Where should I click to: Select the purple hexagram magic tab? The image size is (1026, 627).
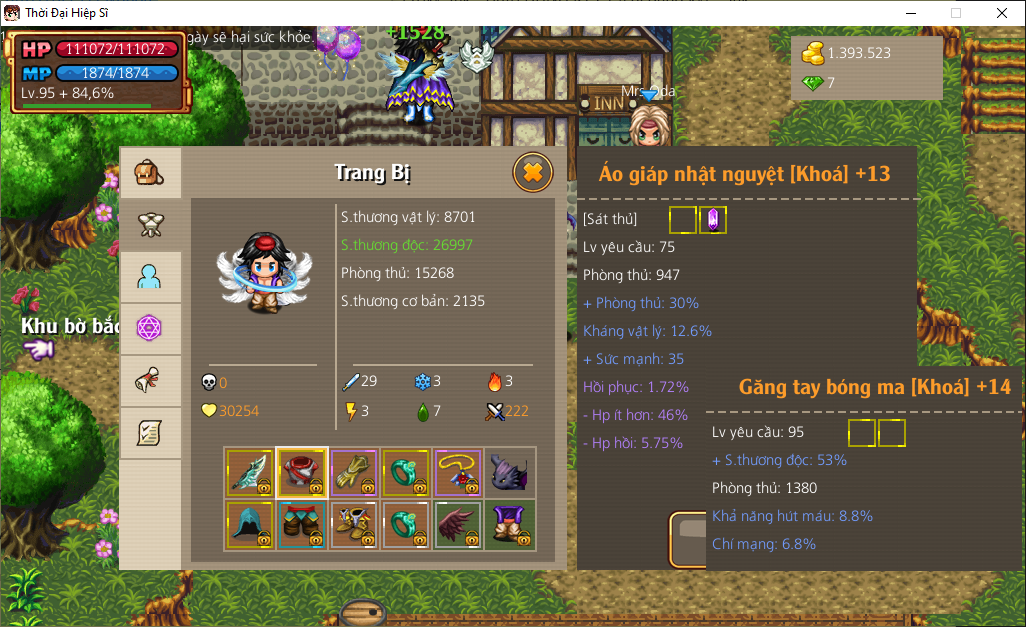pos(150,328)
